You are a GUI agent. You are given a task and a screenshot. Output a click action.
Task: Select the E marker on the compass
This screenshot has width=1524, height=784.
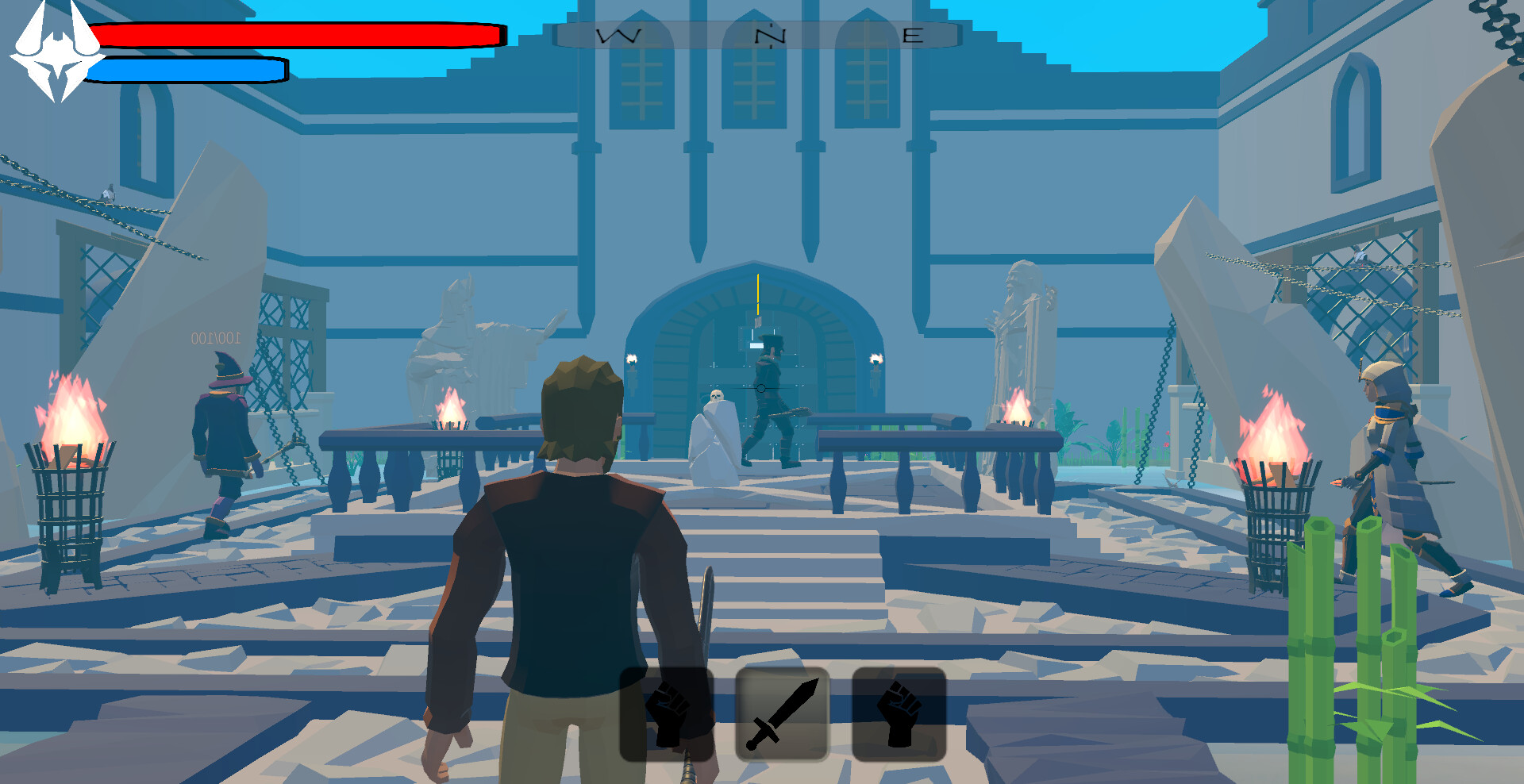click(914, 33)
